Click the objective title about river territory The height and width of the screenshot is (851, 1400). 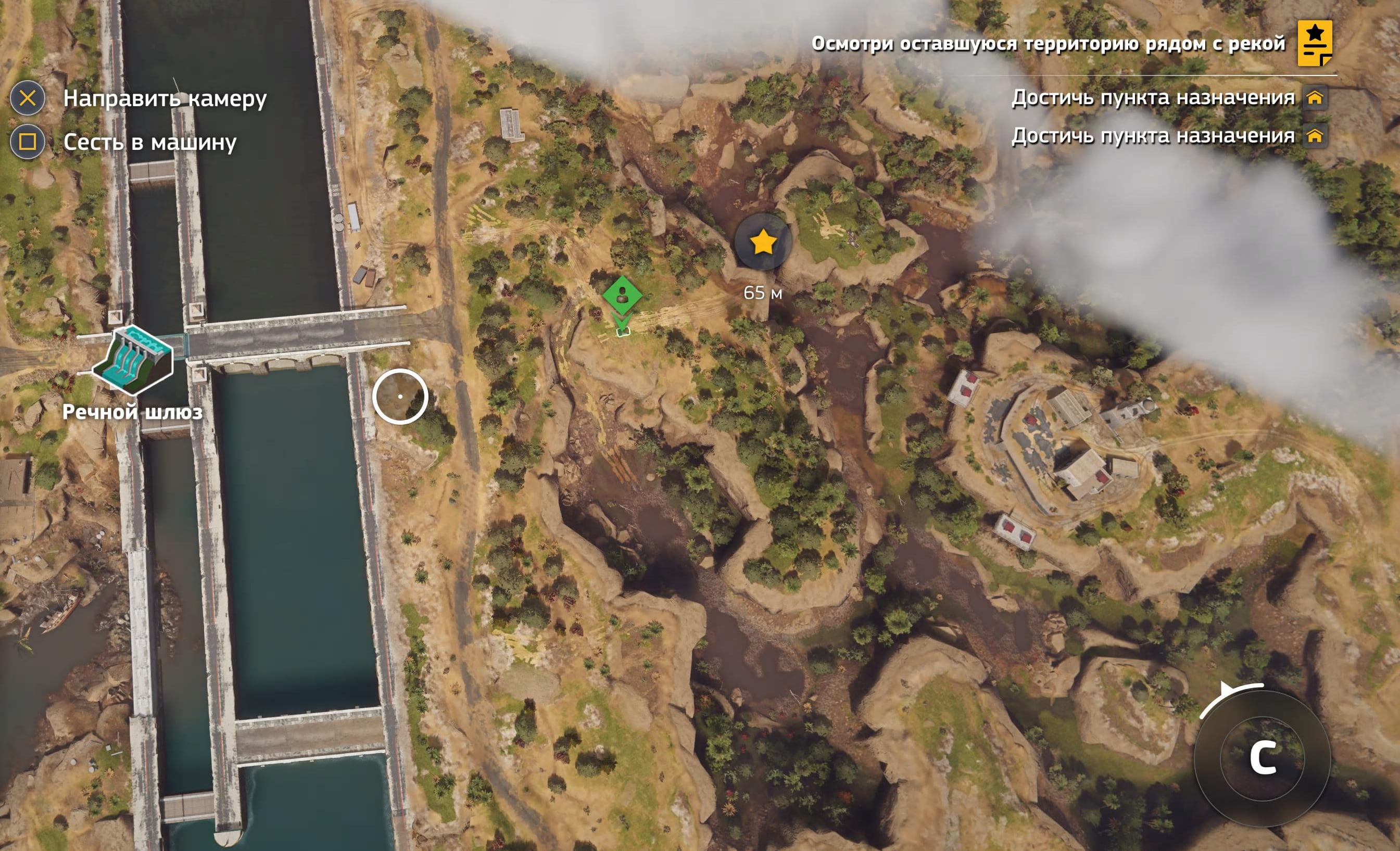tap(1048, 43)
